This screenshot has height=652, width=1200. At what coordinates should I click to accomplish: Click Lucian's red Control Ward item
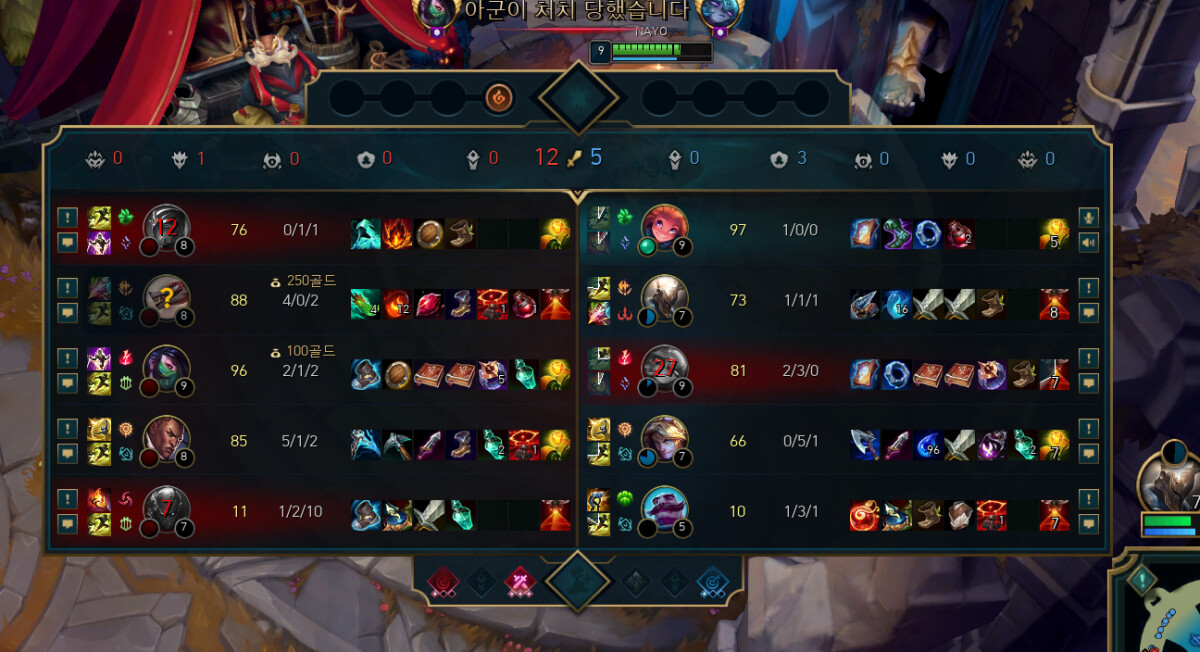click(x=523, y=444)
